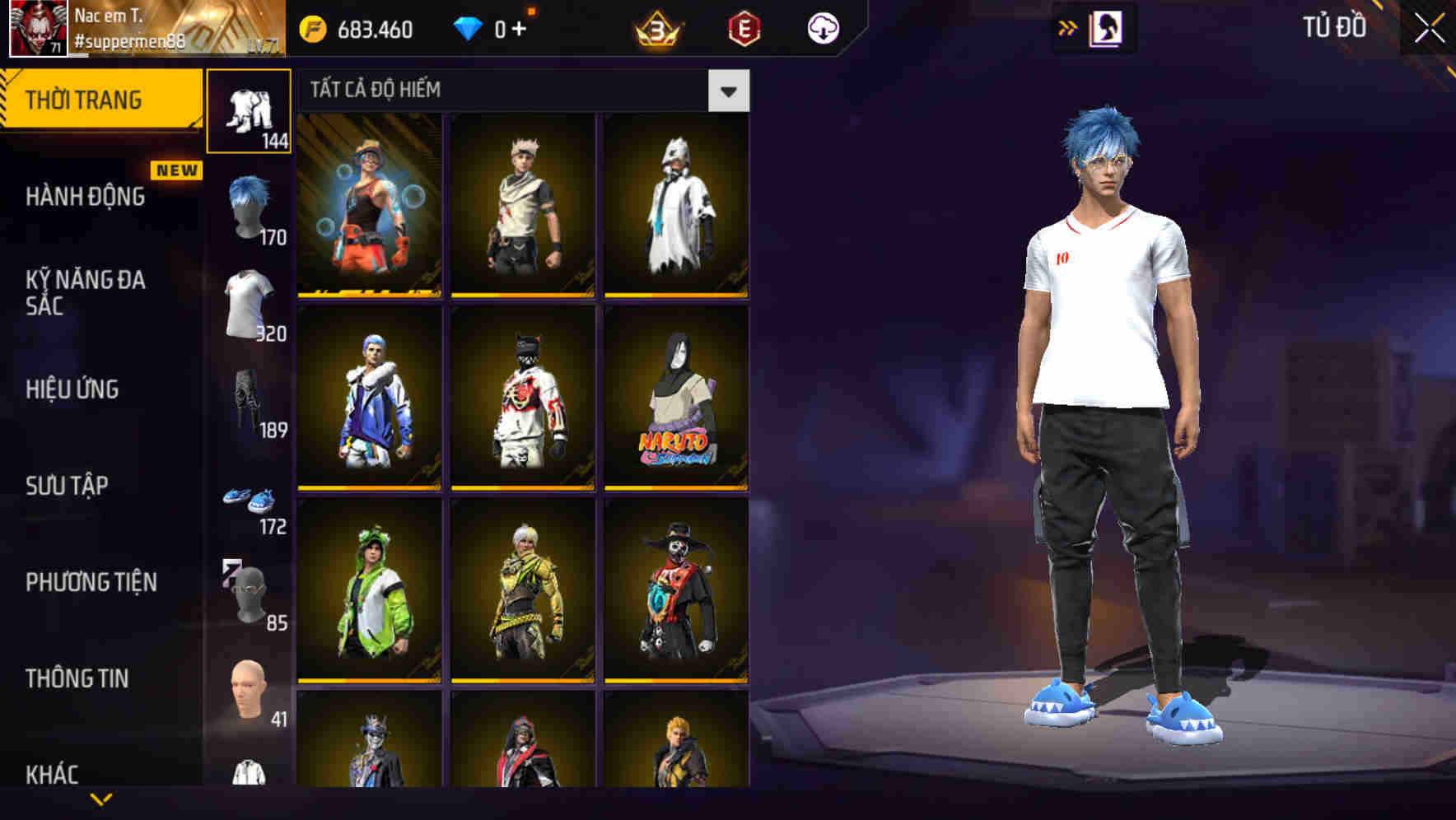Screen dimensions: 1456x820
Task: Open the shark slippers shoe category
Action: pos(250,499)
